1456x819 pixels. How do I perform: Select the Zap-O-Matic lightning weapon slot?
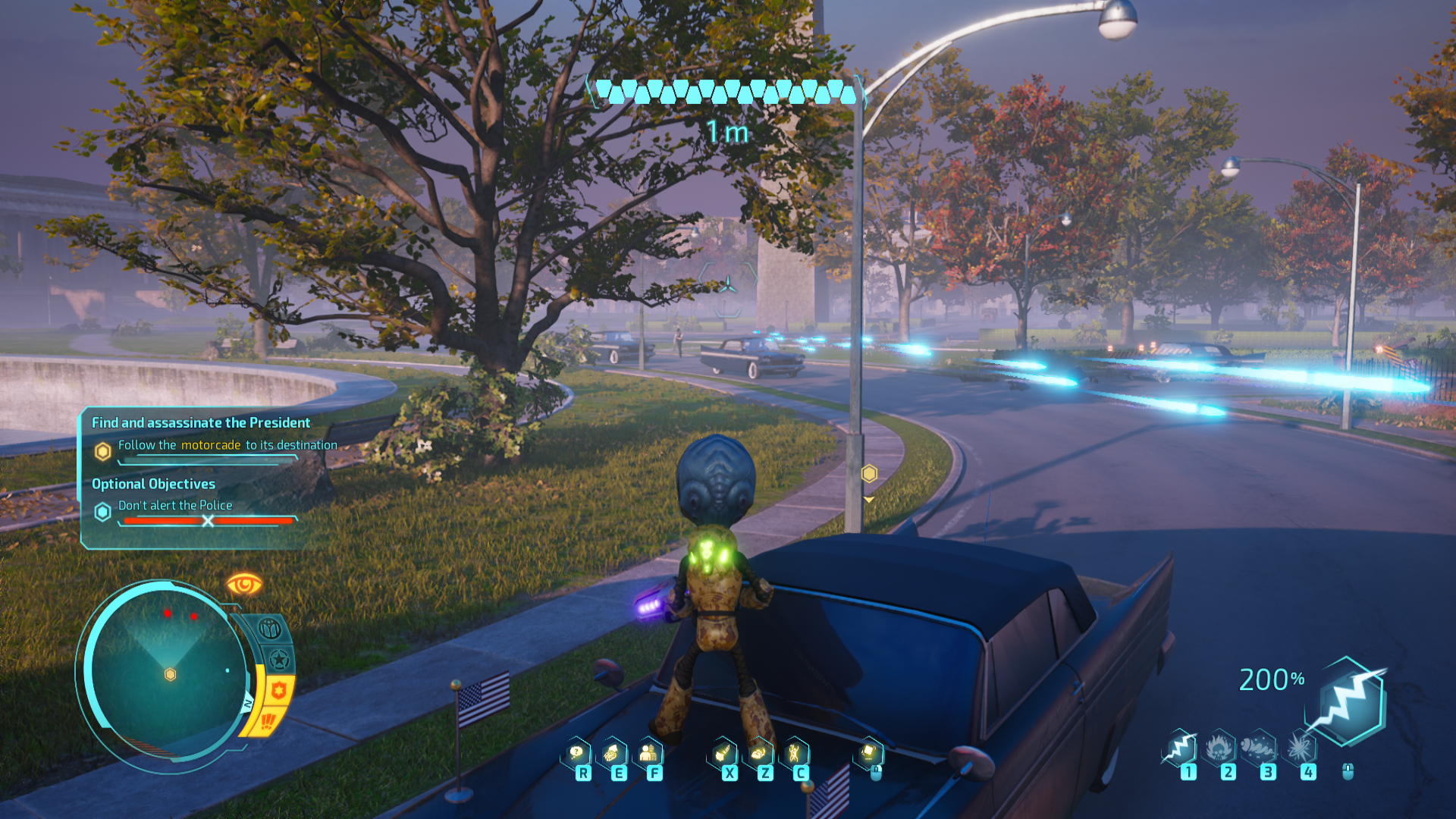pos(1181,749)
